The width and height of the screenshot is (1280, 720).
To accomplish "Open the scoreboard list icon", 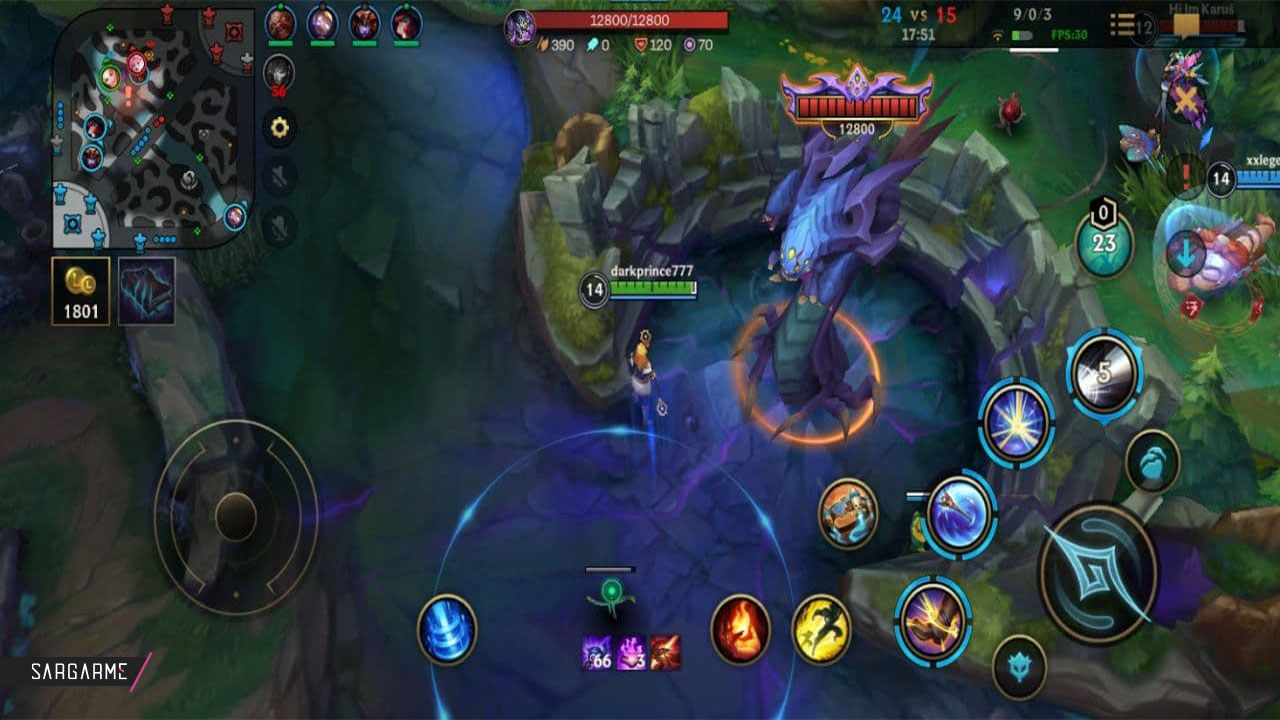I will (1123, 24).
